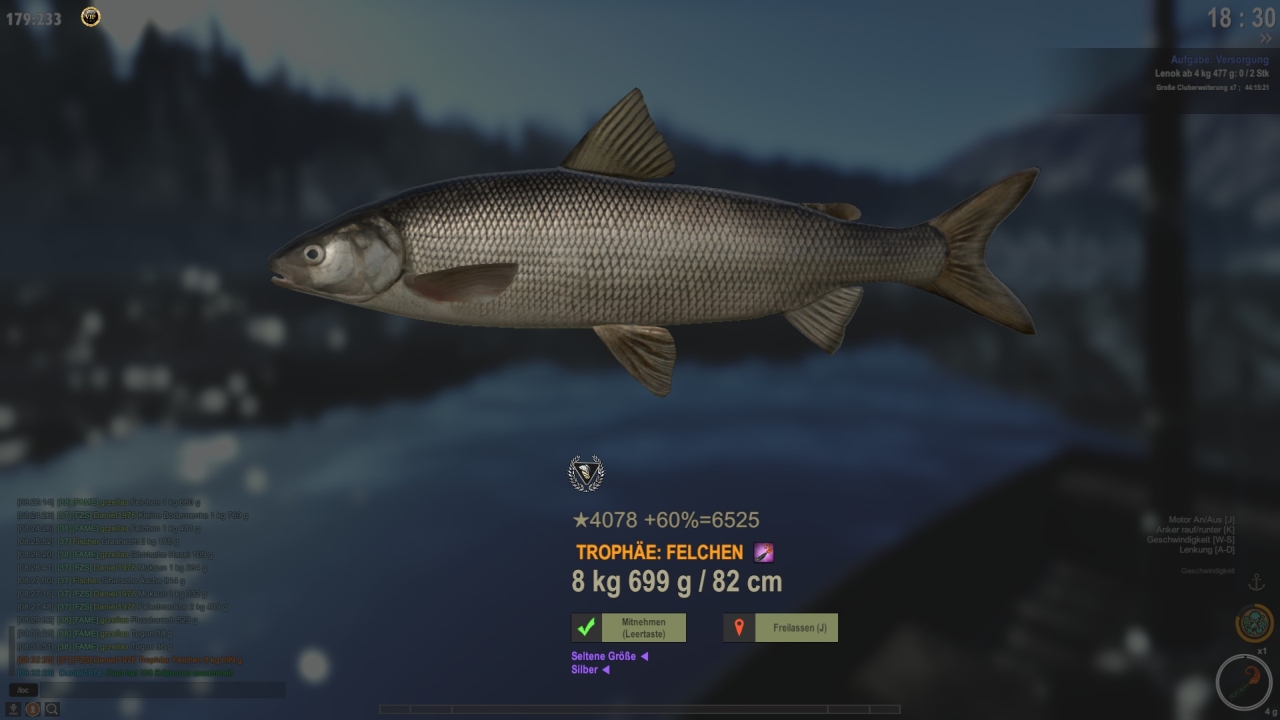1280x720 pixels.
Task: Click the chat text input field
Action: point(160,690)
